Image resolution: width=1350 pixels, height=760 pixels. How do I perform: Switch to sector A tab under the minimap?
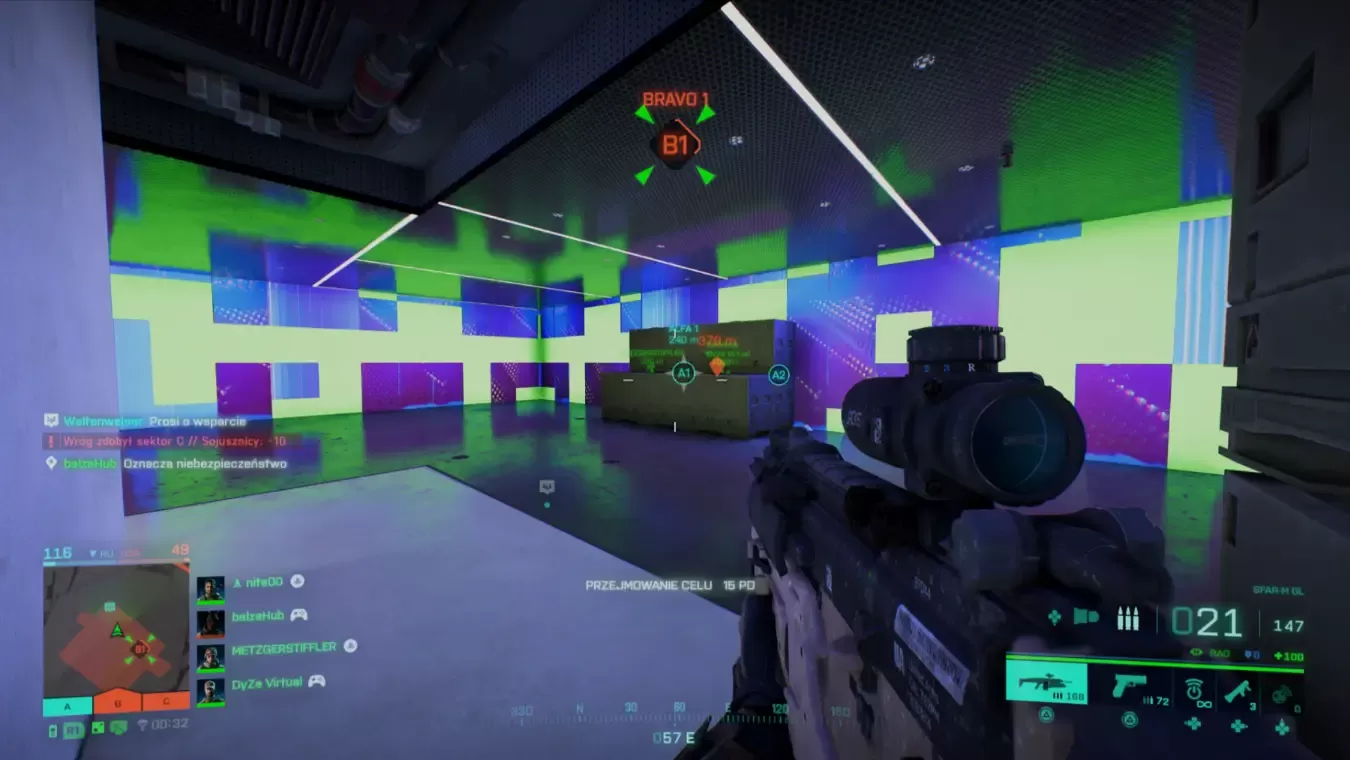point(66,706)
